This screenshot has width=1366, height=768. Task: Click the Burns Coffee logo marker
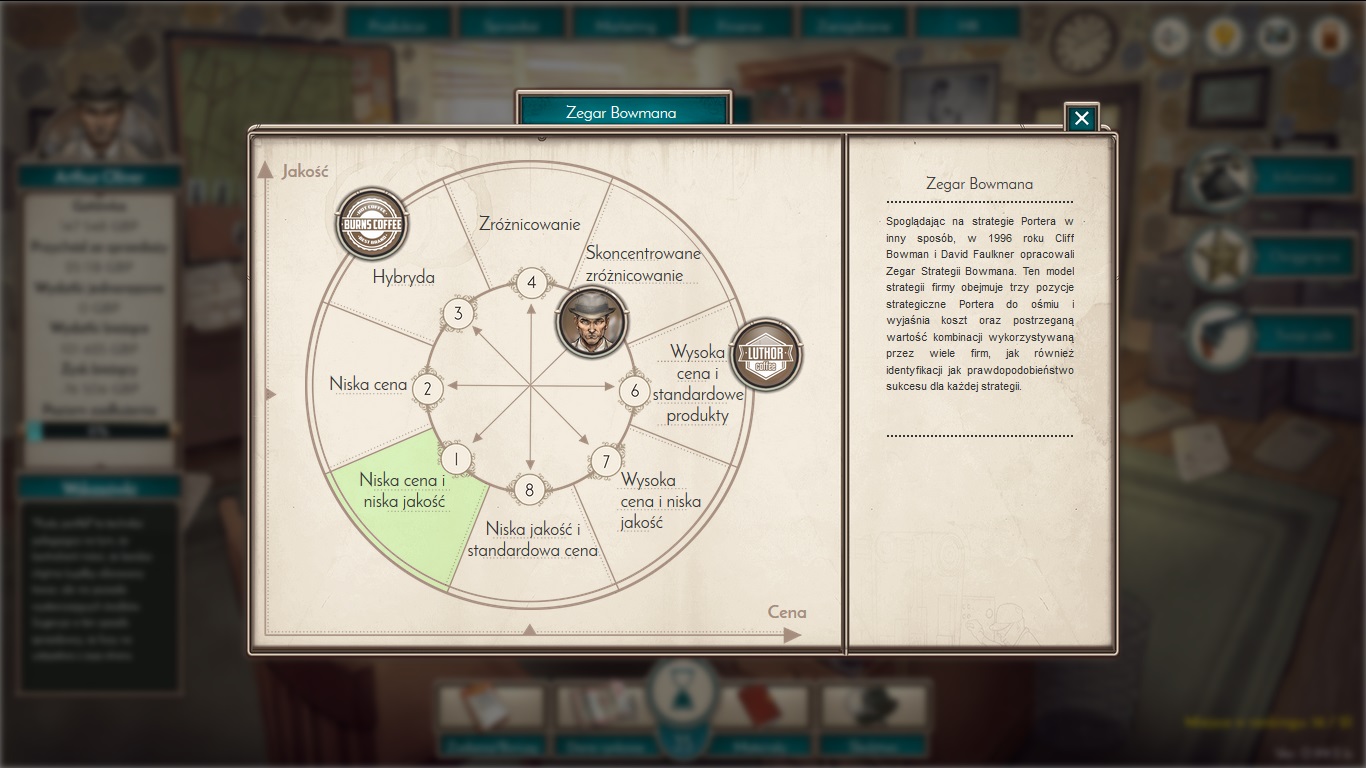371,224
